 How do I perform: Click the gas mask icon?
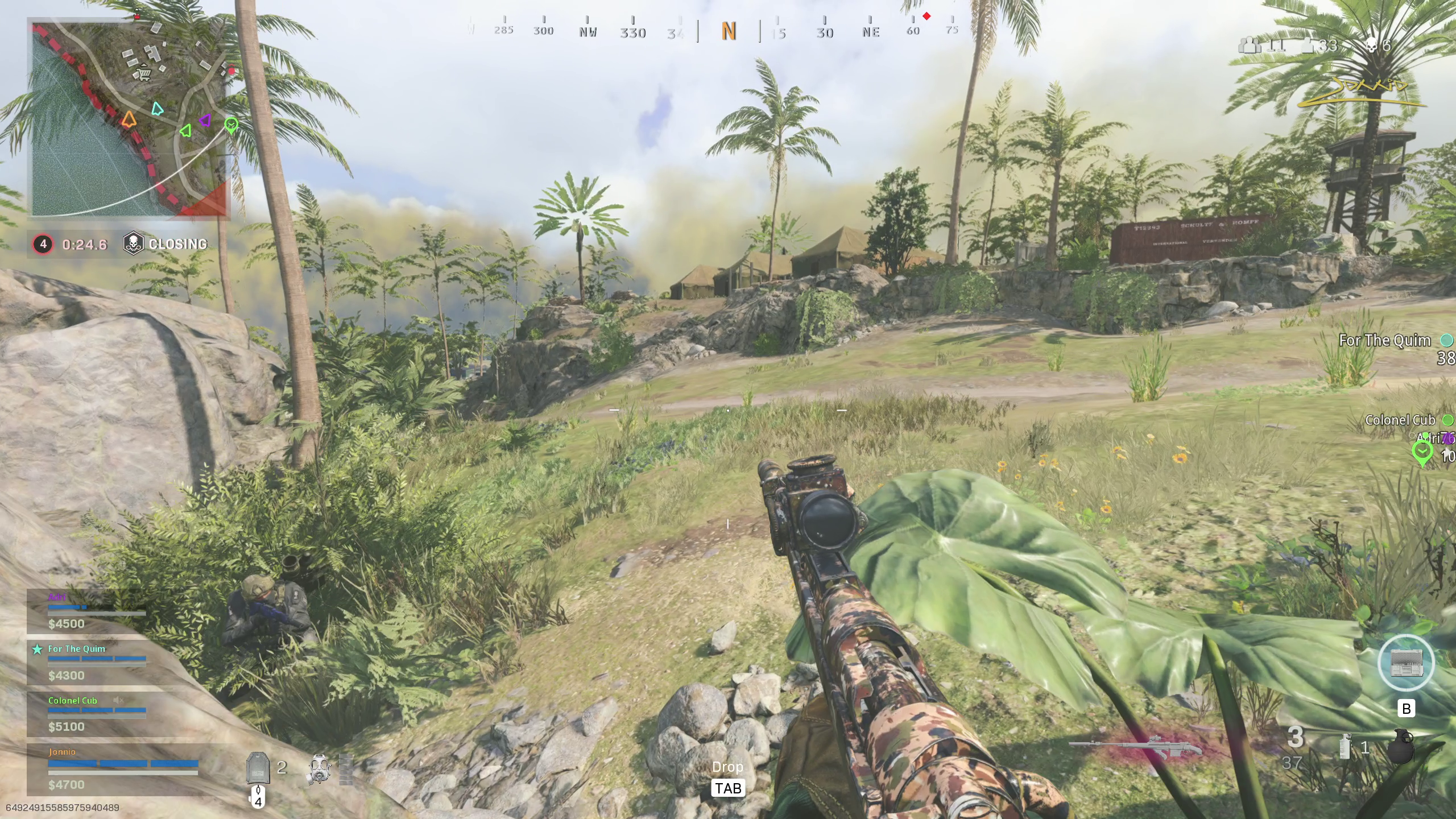pos(319,770)
